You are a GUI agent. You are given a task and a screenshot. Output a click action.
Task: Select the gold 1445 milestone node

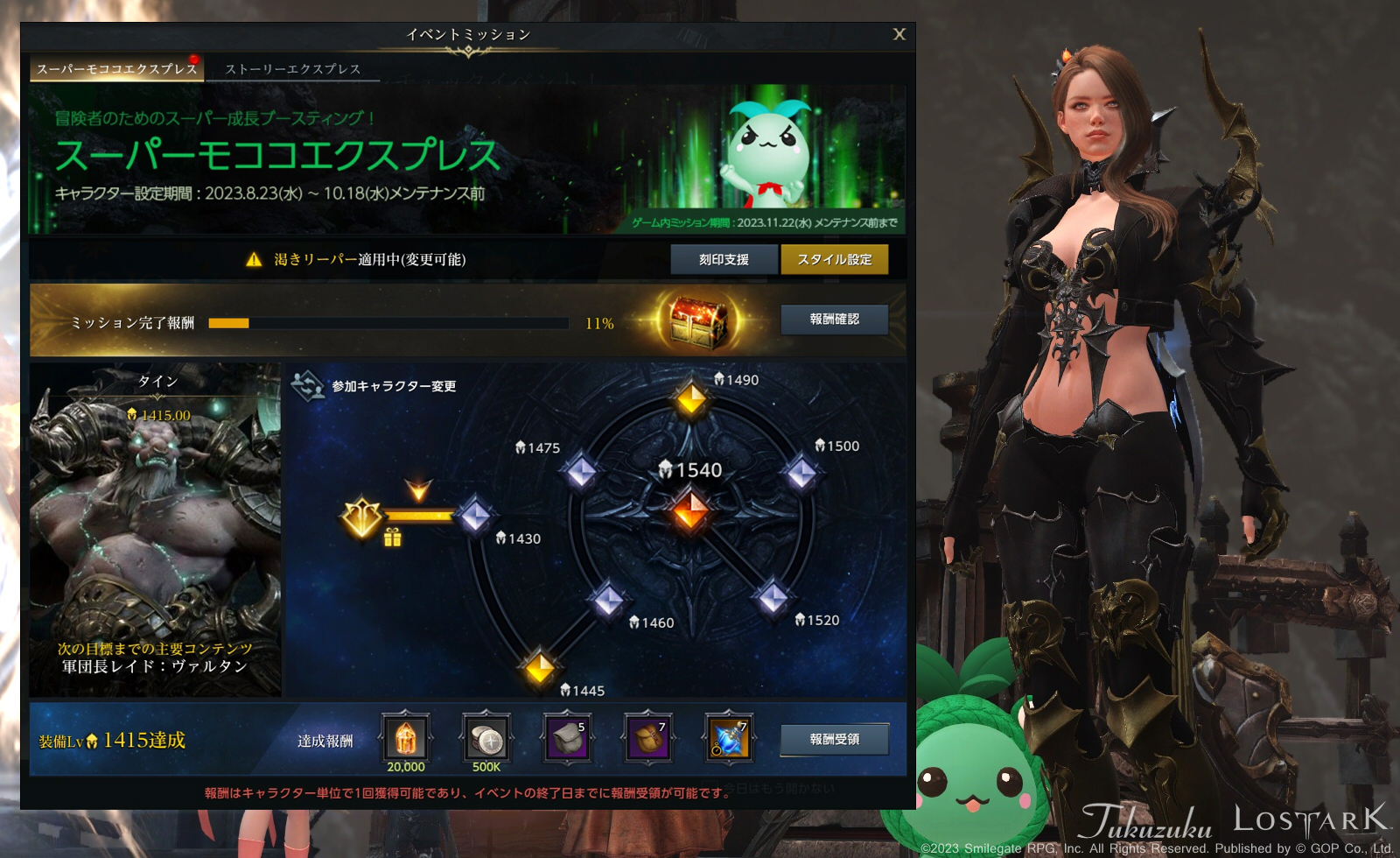pyautogui.click(x=542, y=669)
